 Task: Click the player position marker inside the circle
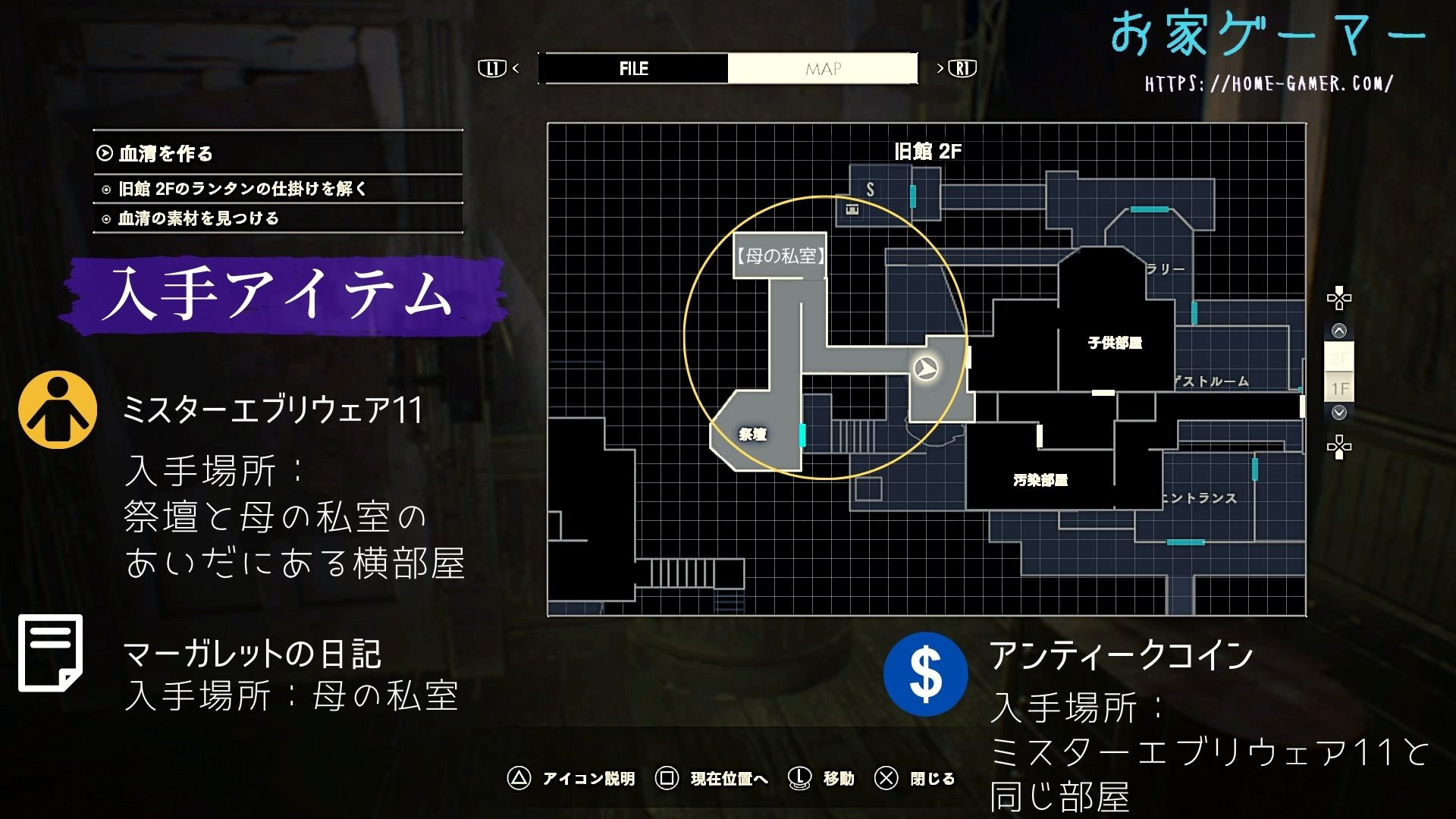pos(927,370)
